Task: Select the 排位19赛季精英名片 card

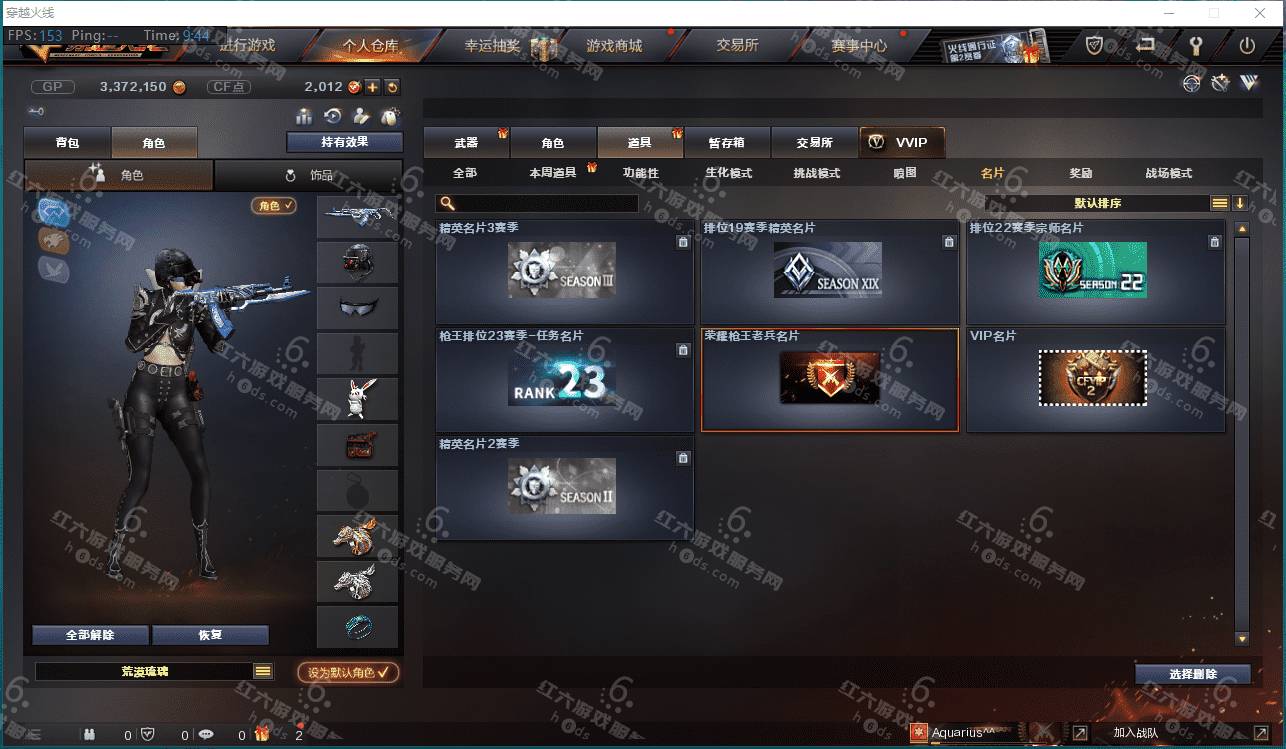Action: click(x=829, y=271)
